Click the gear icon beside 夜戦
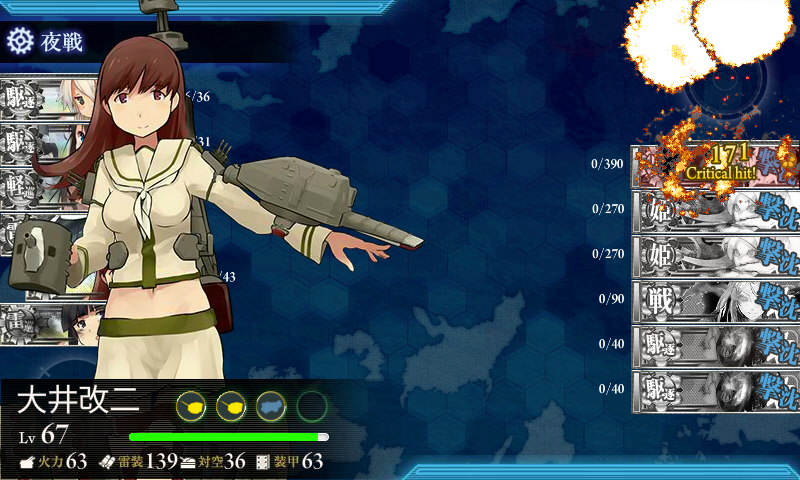 click(x=20, y=41)
